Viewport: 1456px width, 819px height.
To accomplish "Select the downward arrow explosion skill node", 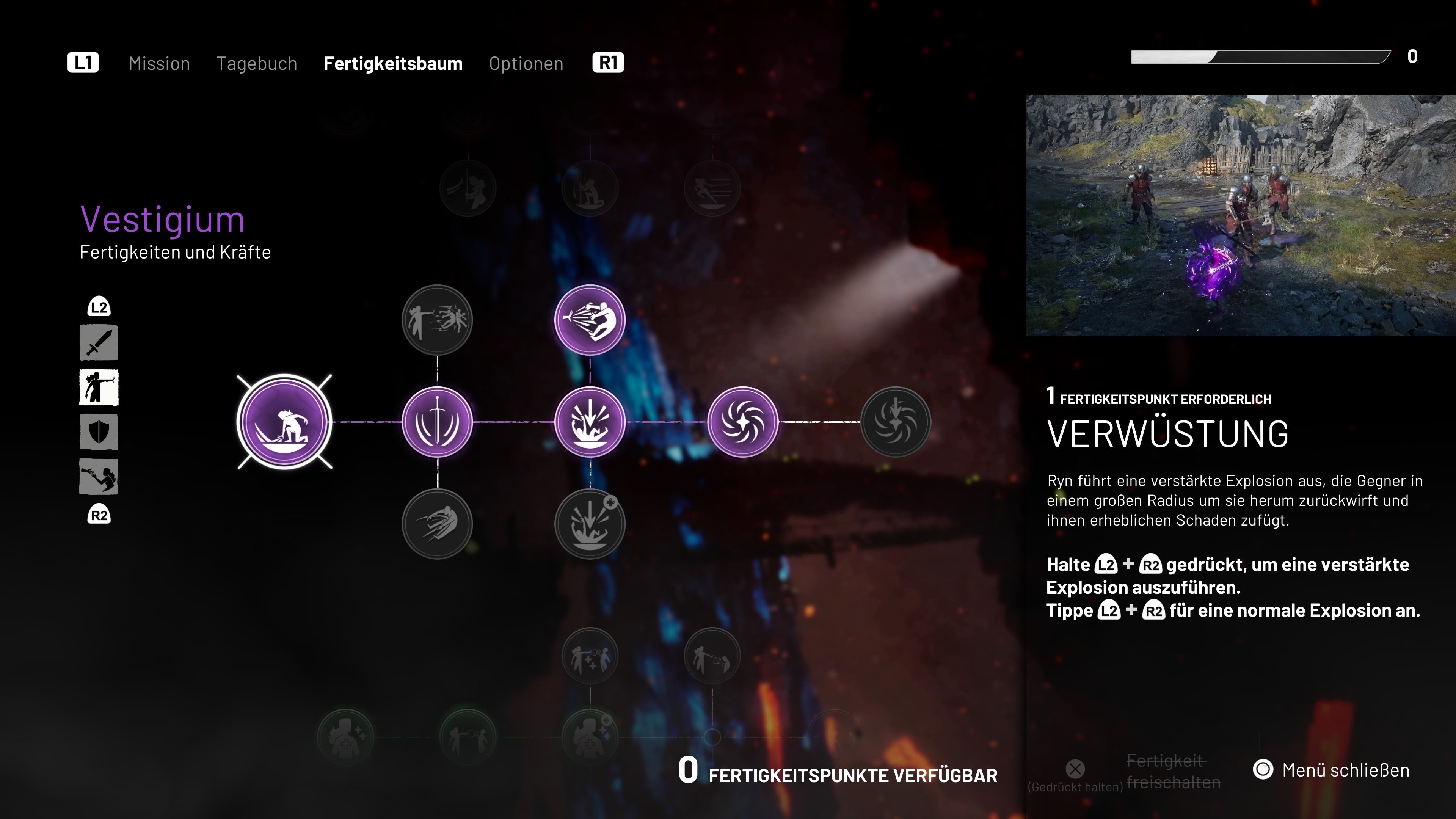I will (590, 422).
